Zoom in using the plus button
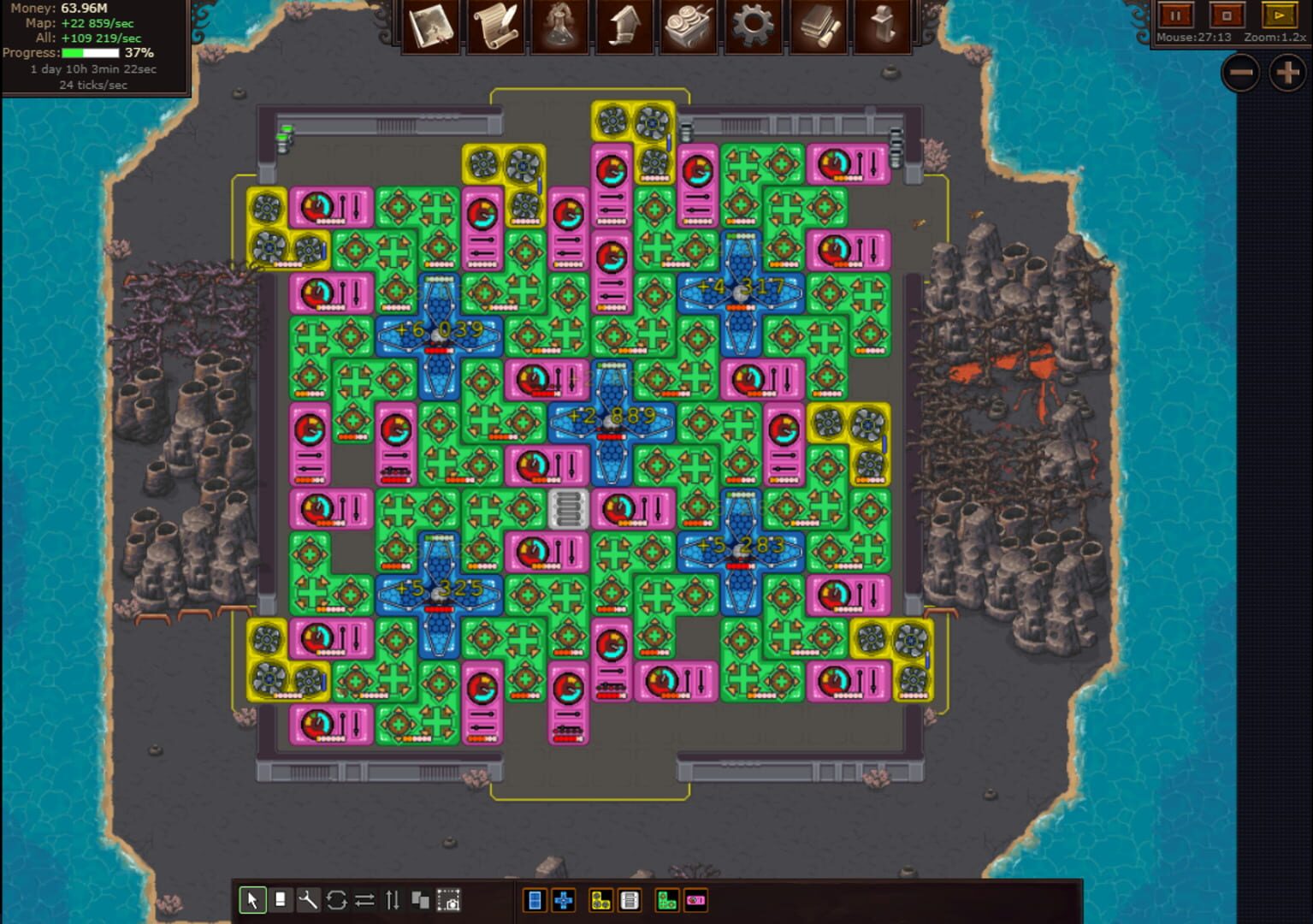1313x924 pixels. point(1286,74)
